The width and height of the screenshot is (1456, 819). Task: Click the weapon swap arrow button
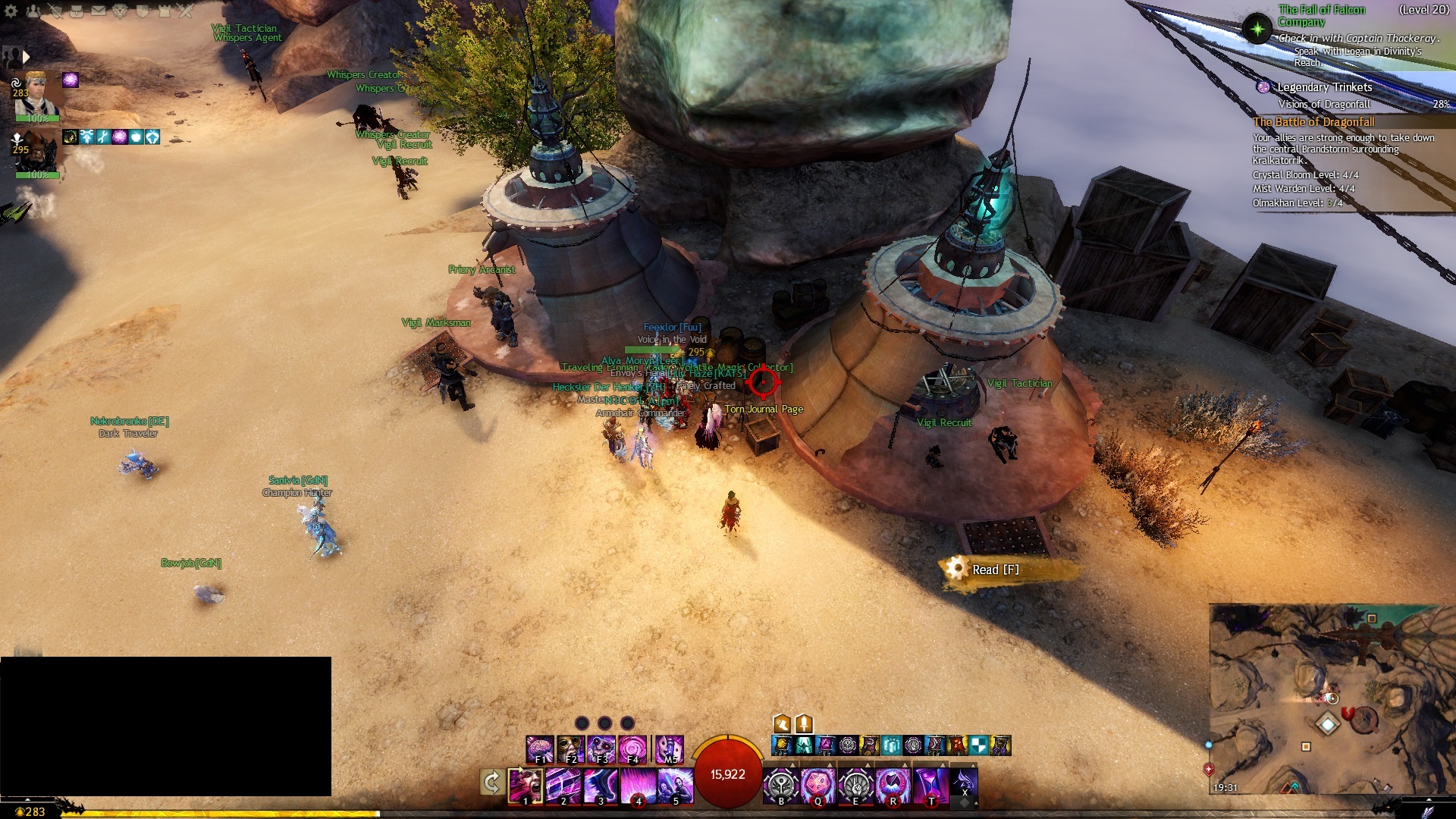click(492, 782)
